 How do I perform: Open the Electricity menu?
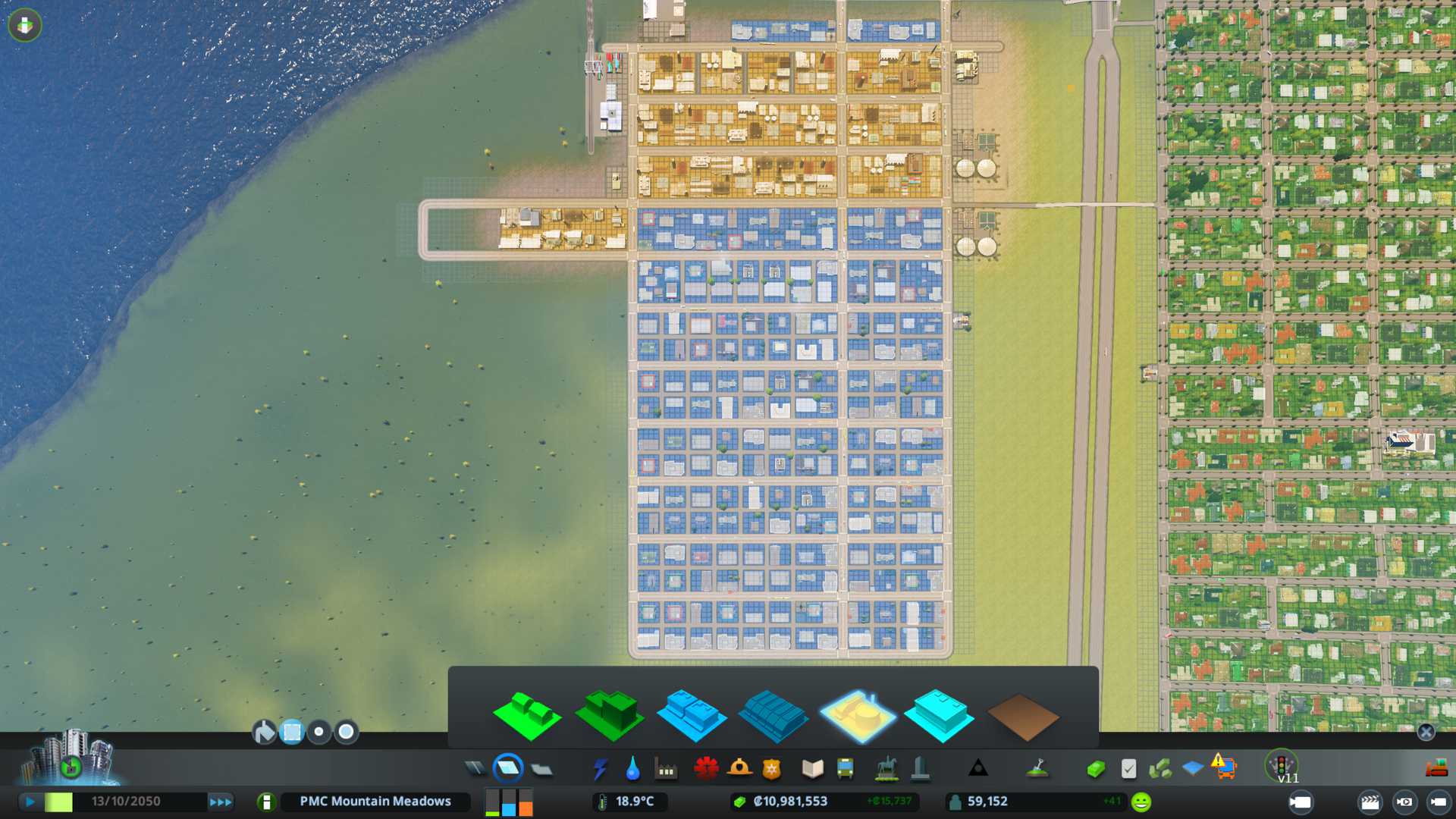click(x=600, y=769)
